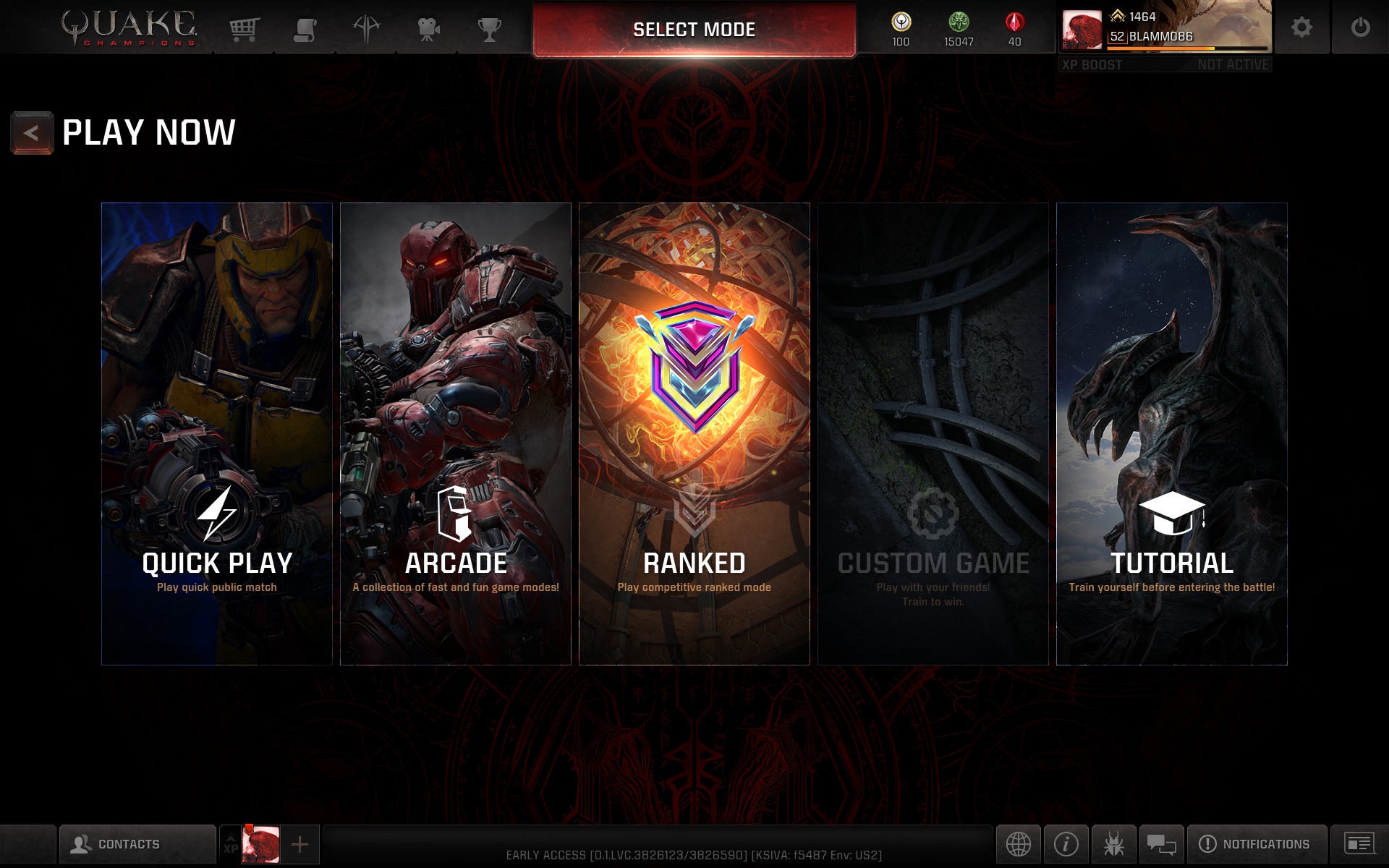Go back using the Play Now arrow

[x=32, y=133]
